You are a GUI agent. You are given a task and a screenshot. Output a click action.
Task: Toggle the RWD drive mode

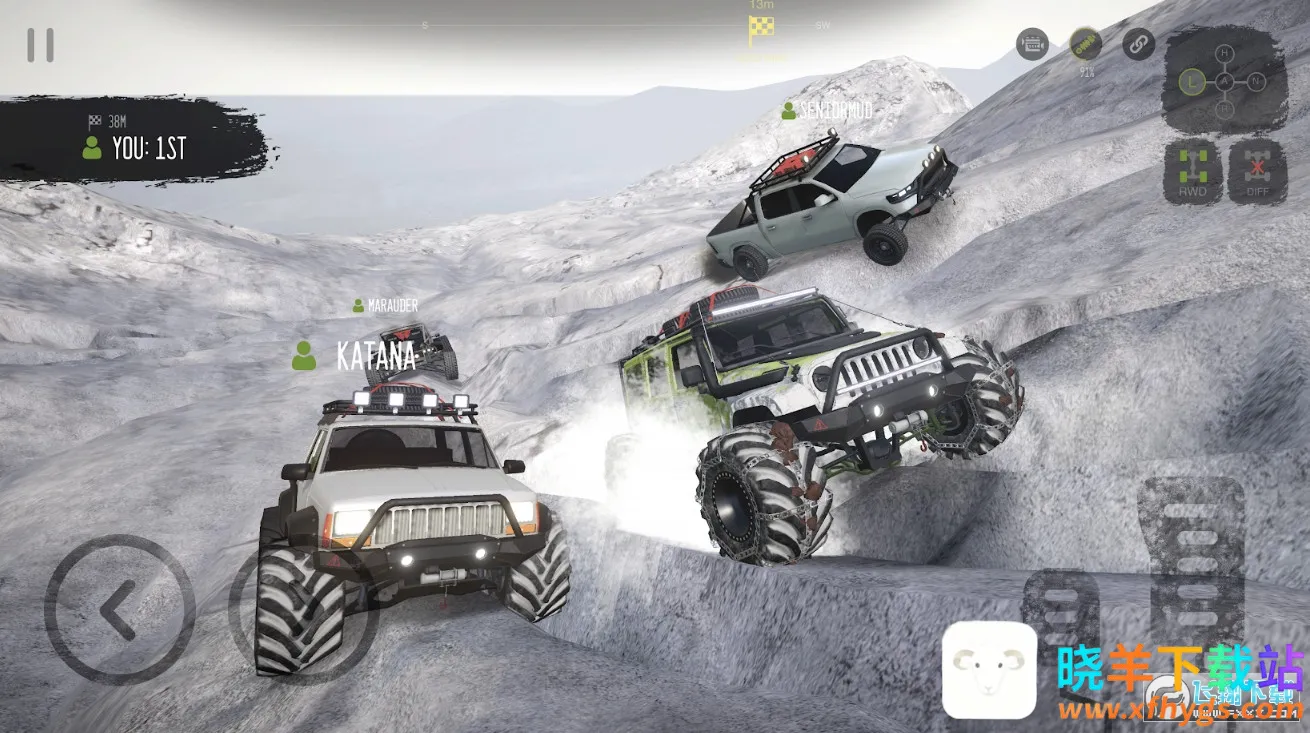point(1193,172)
